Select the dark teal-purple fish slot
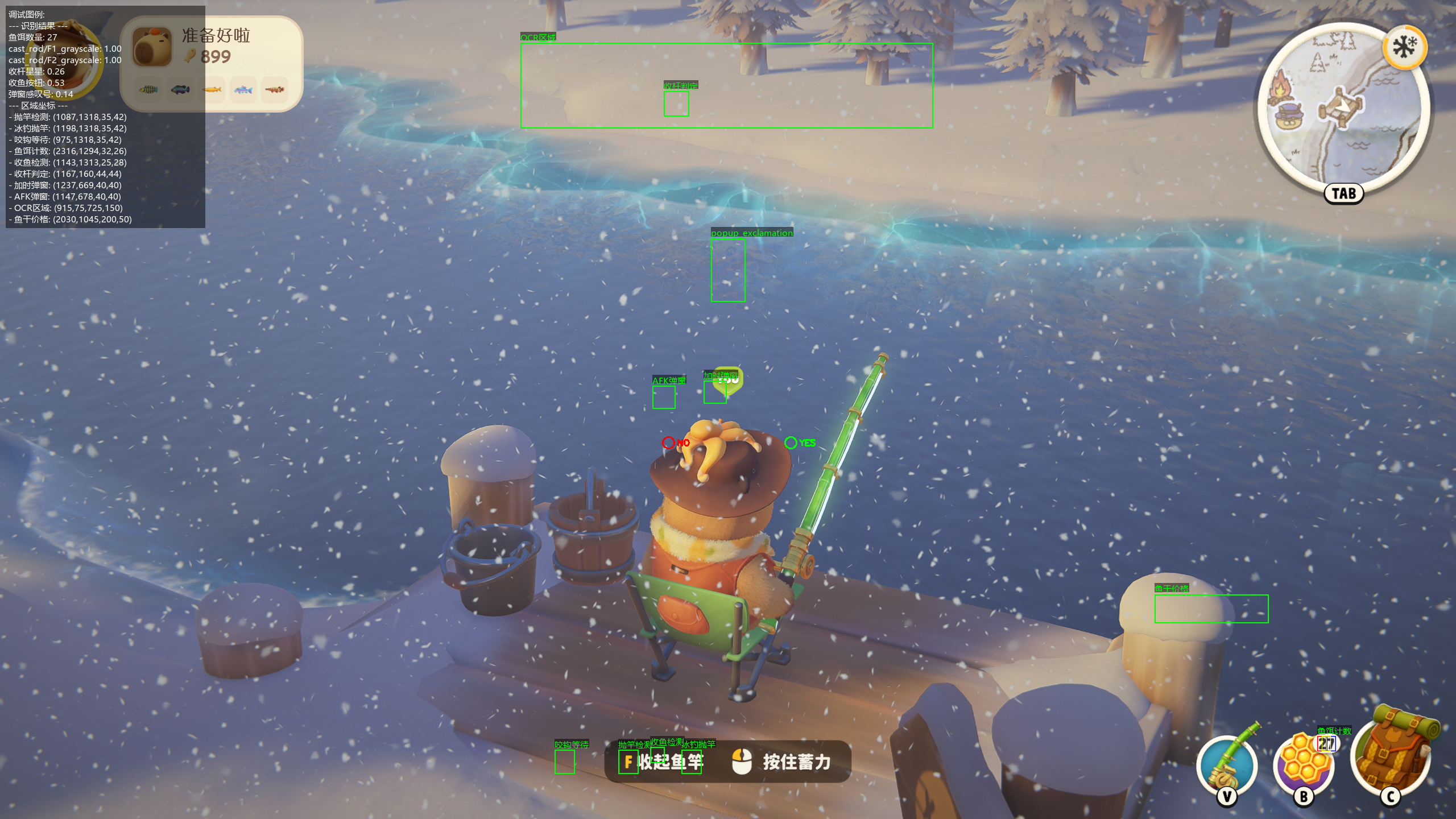 tap(180, 89)
